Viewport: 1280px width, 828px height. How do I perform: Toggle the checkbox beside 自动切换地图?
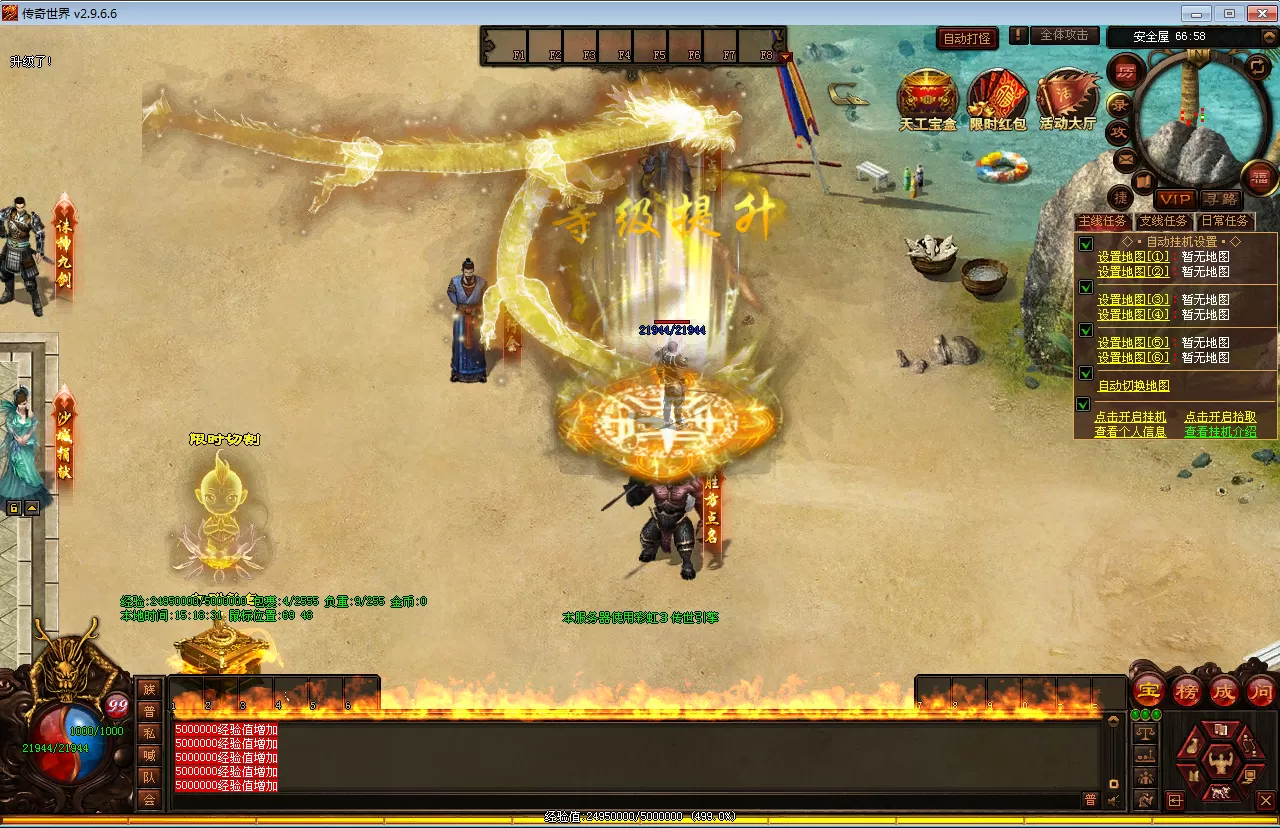coord(1084,373)
